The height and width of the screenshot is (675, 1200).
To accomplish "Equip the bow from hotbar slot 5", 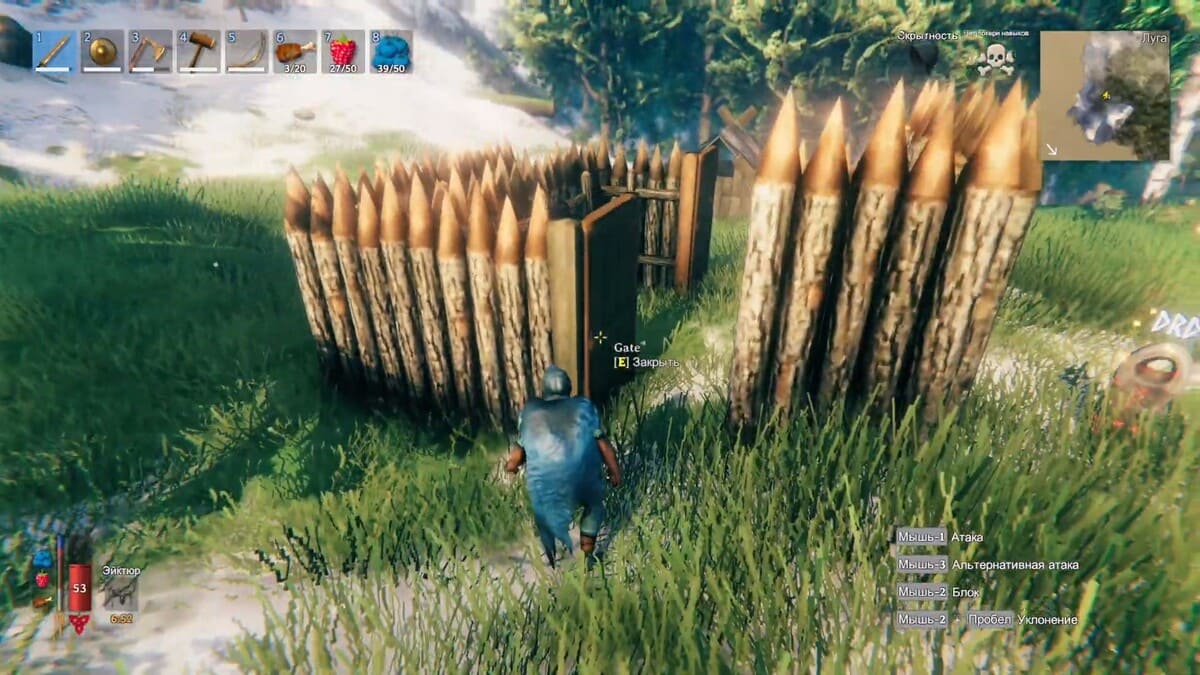I will coord(247,51).
